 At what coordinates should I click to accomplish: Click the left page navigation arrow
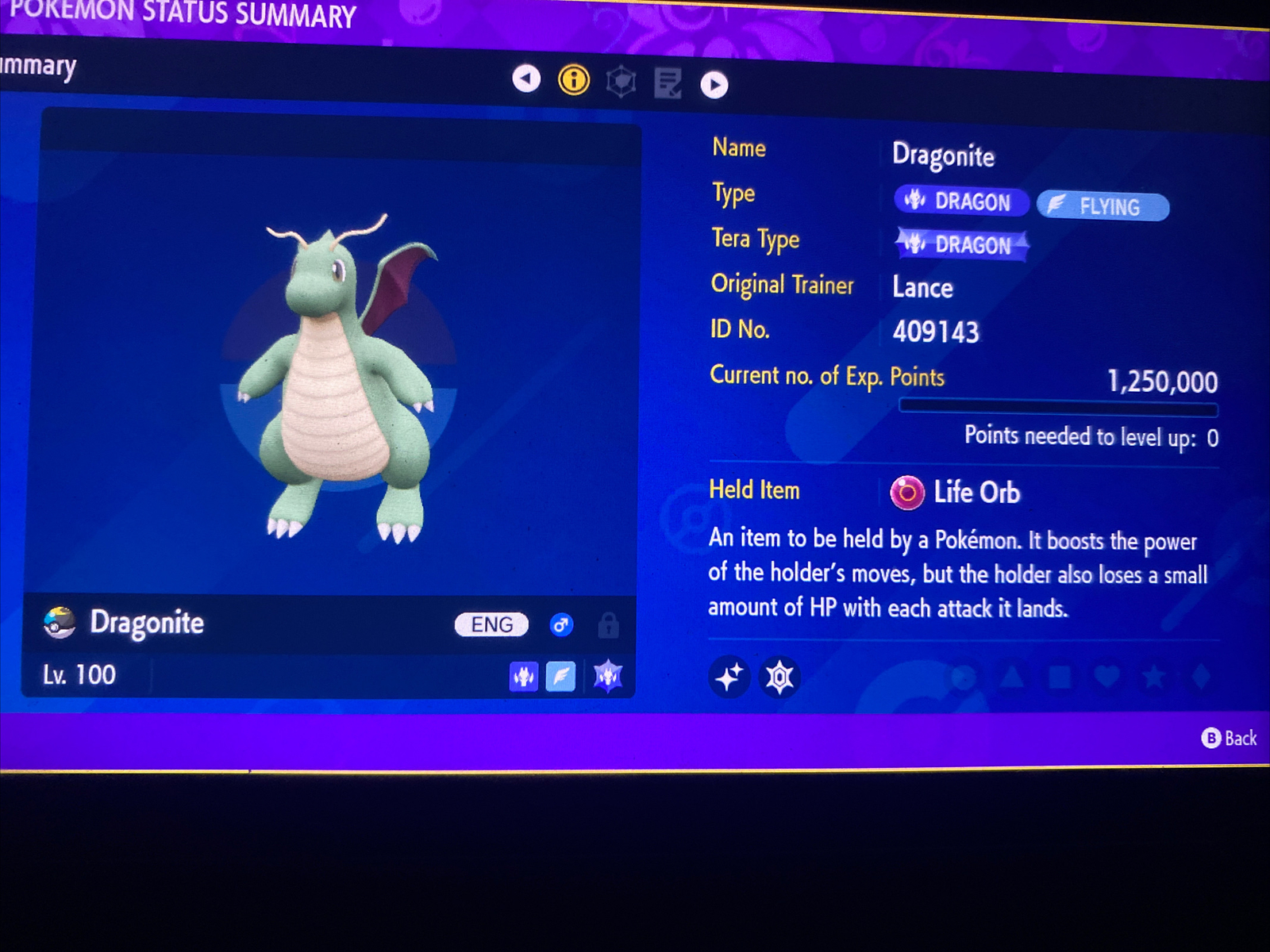[x=525, y=80]
